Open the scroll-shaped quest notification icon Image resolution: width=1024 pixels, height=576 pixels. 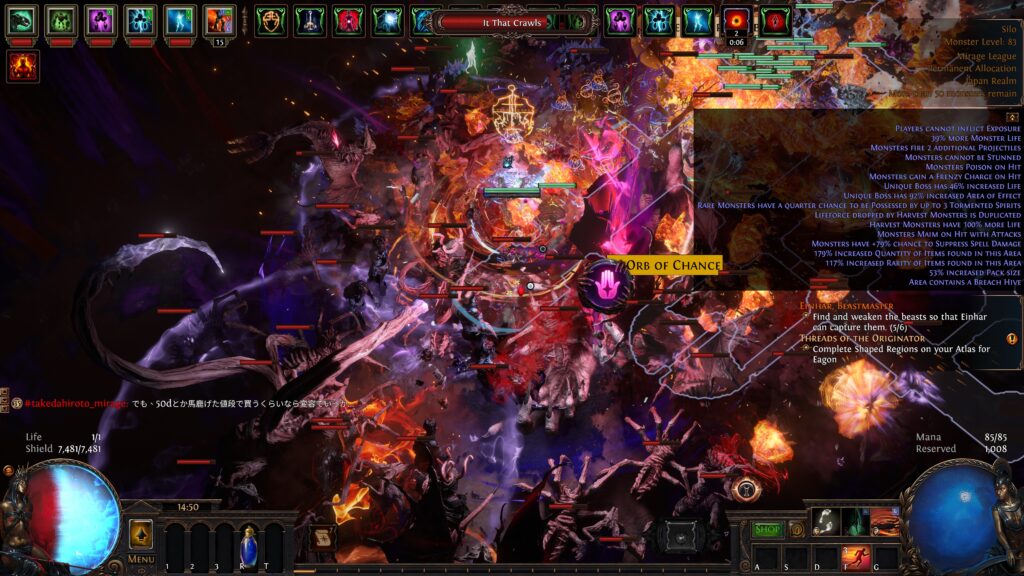tap(321, 537)
